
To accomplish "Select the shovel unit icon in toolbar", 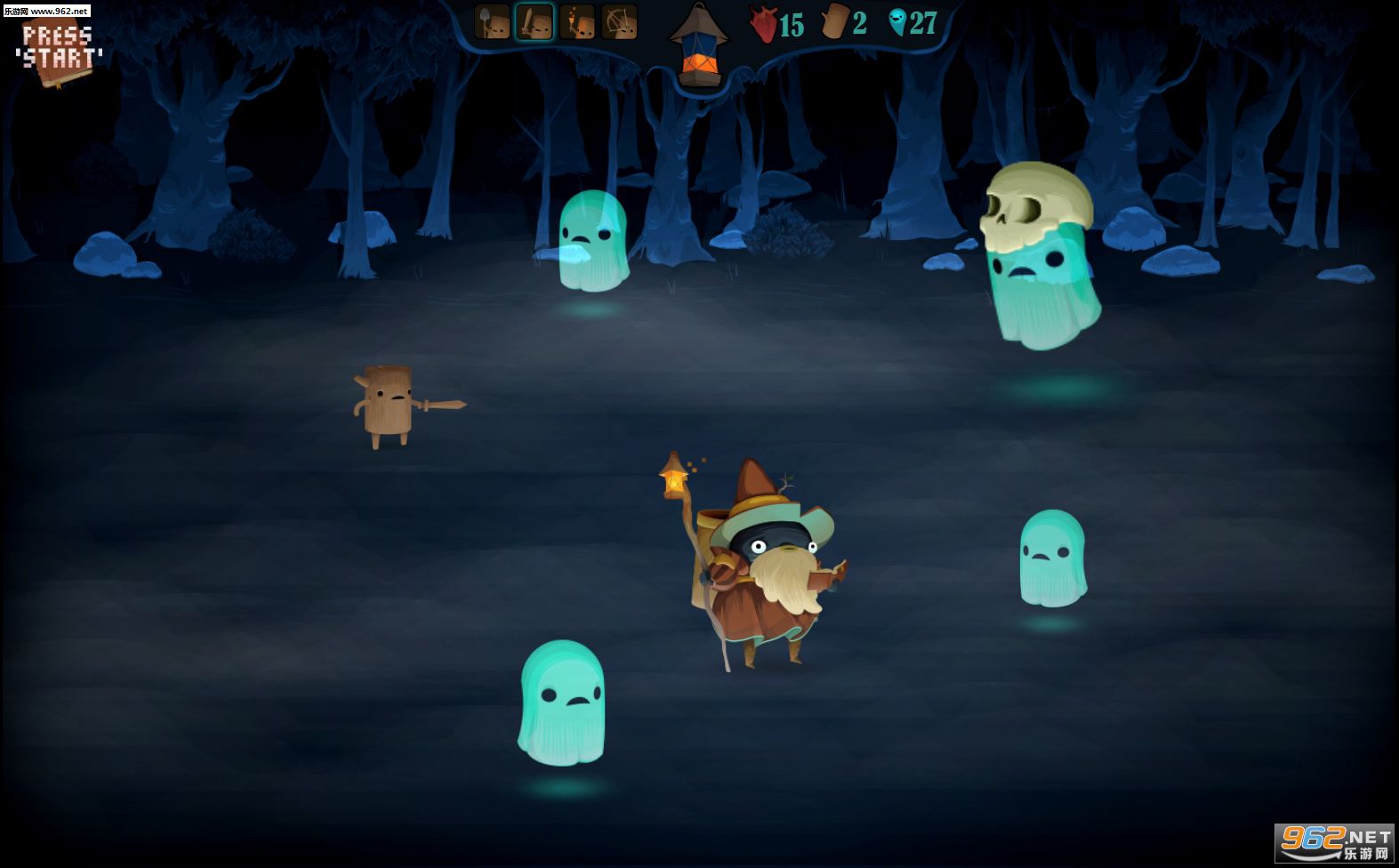I will [492, 21].
